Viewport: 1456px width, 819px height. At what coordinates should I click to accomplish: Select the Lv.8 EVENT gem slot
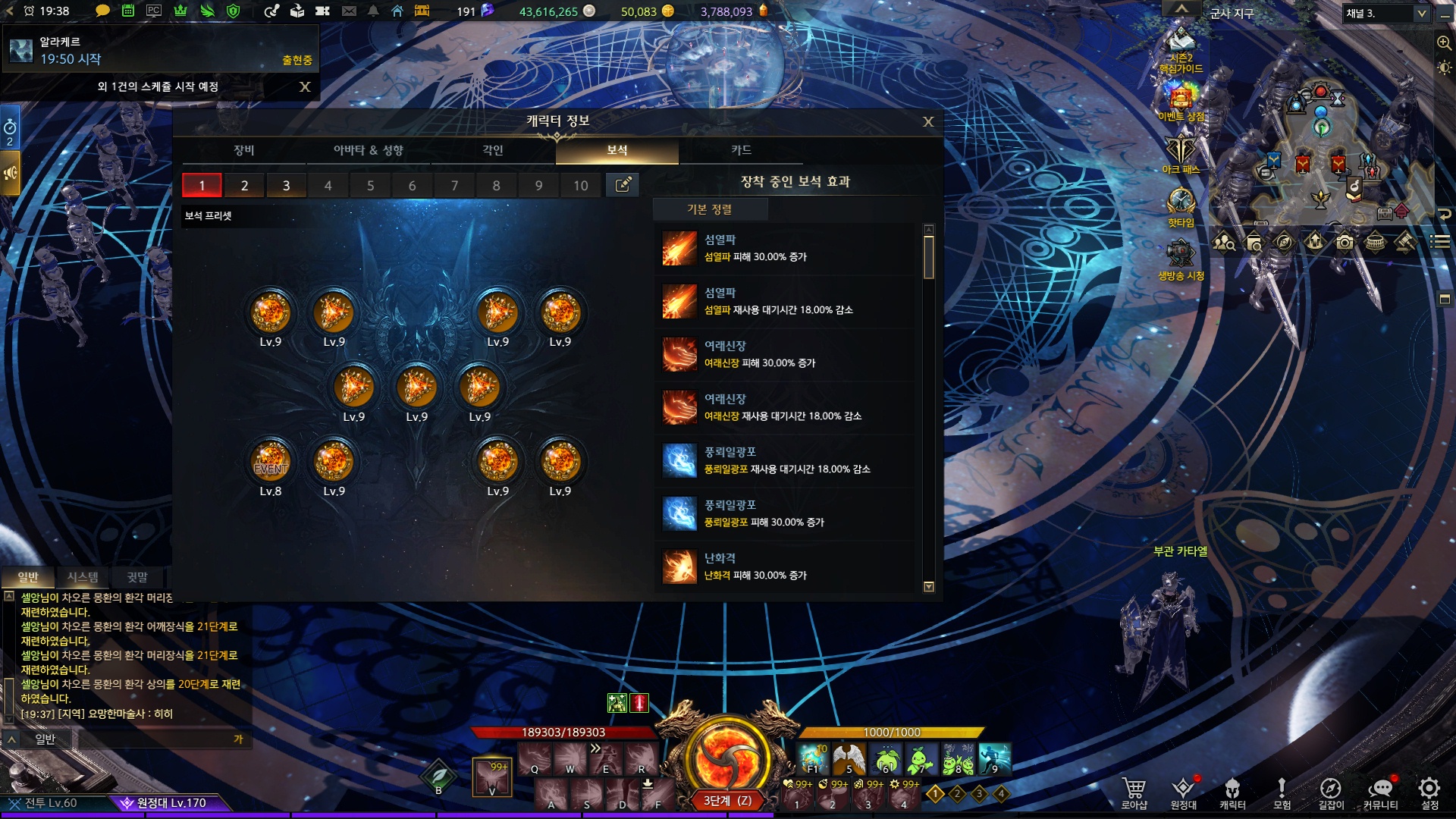pyautogui.click(x=271, y=461)
